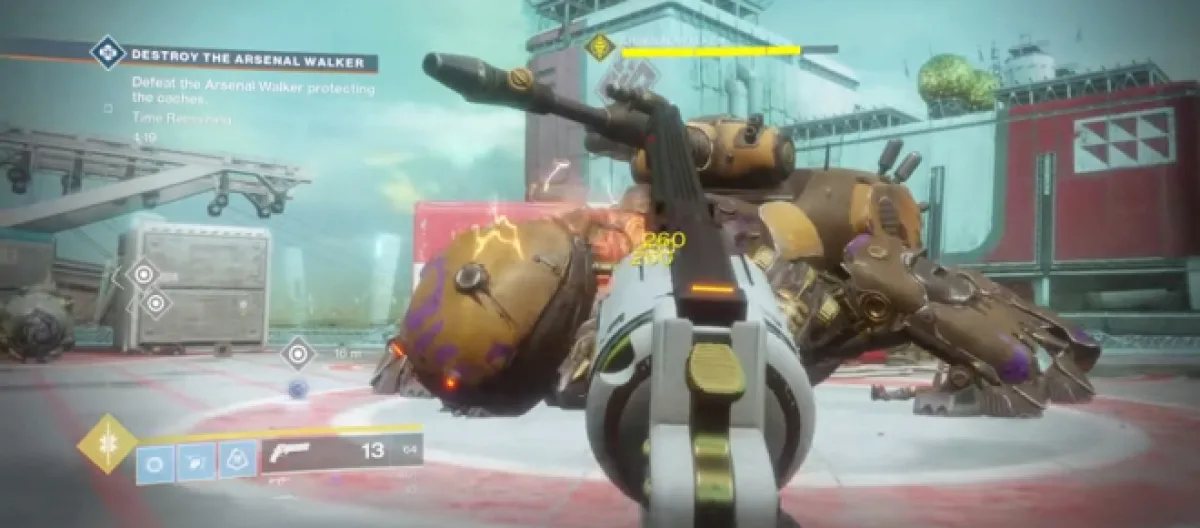Click the yellow boss marker above the health bar

(600, 47)
